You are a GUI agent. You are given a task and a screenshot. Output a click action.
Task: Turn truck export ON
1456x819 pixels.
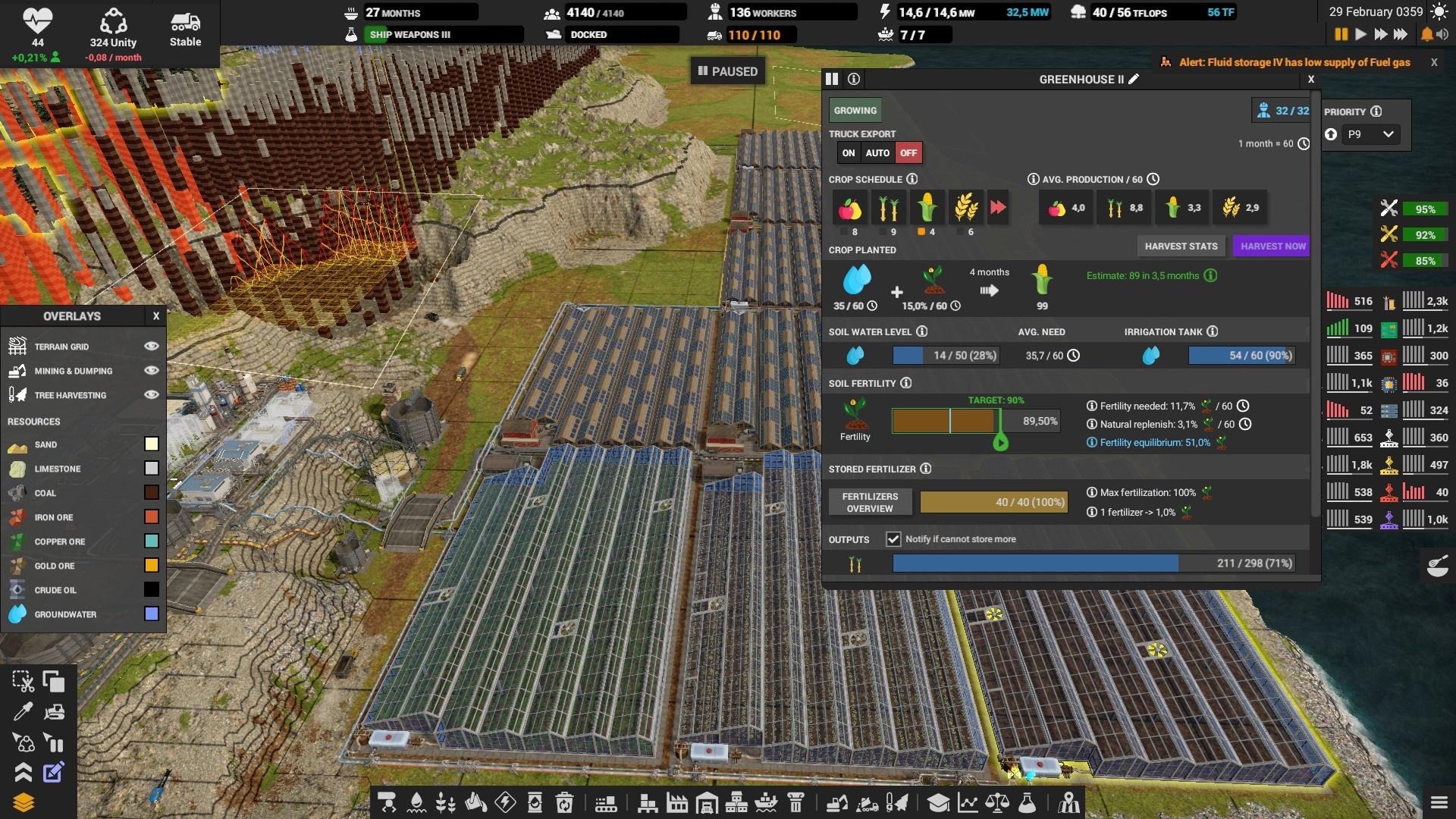click(849, 153)
